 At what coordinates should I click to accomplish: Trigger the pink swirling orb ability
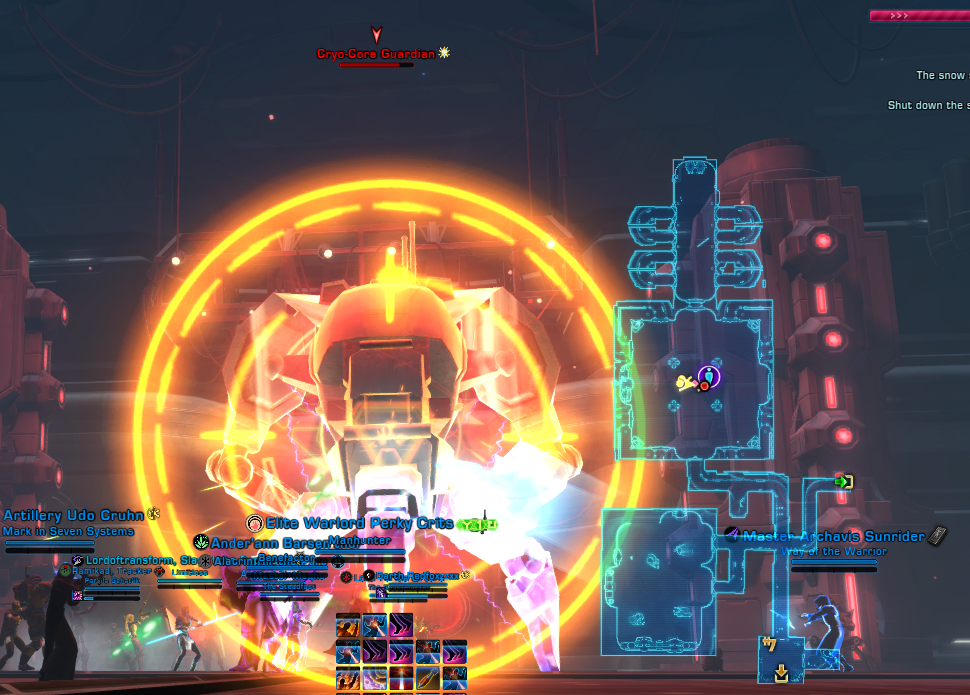point(374,677)
